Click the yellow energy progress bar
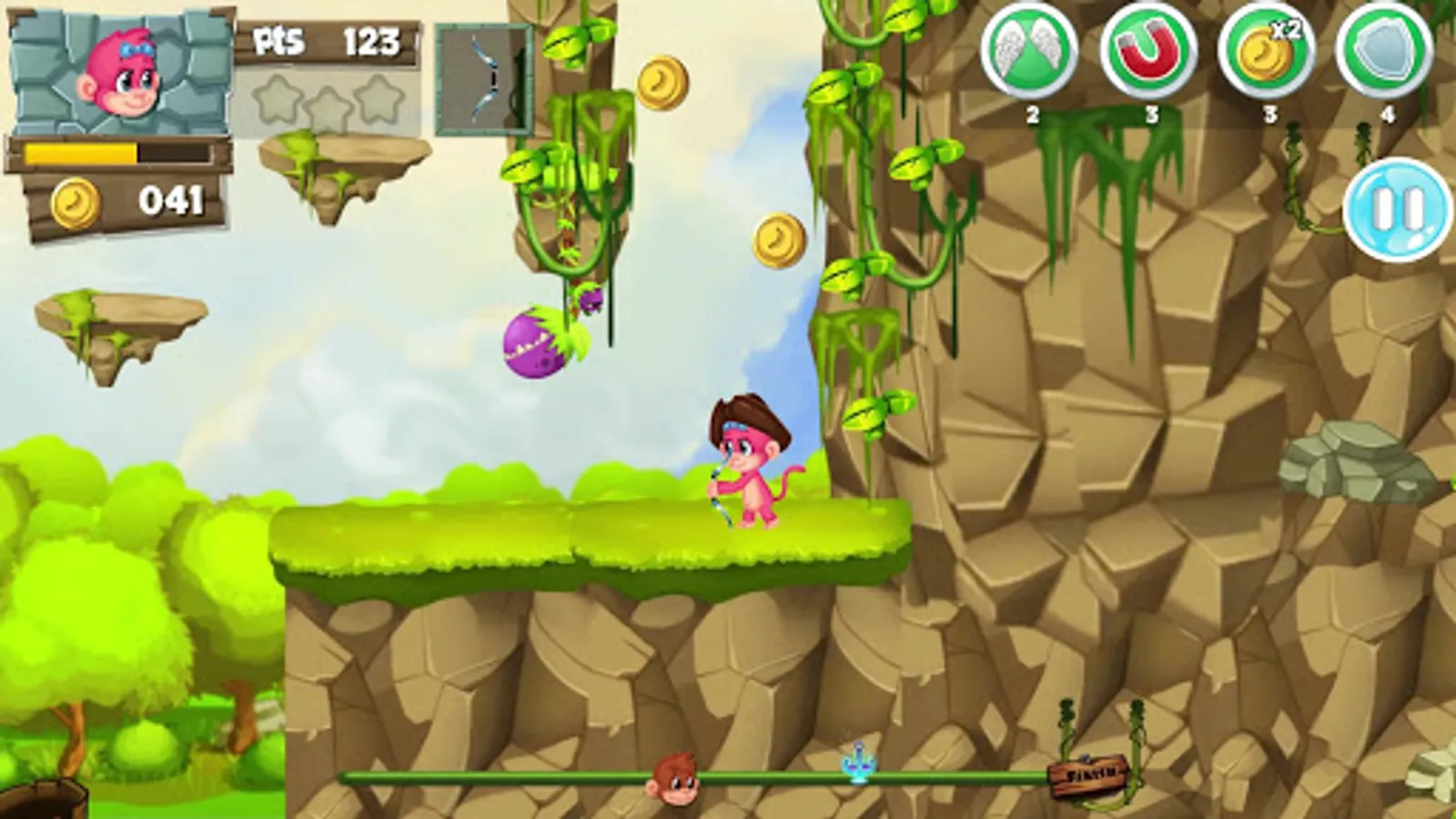 coord(82,155)
